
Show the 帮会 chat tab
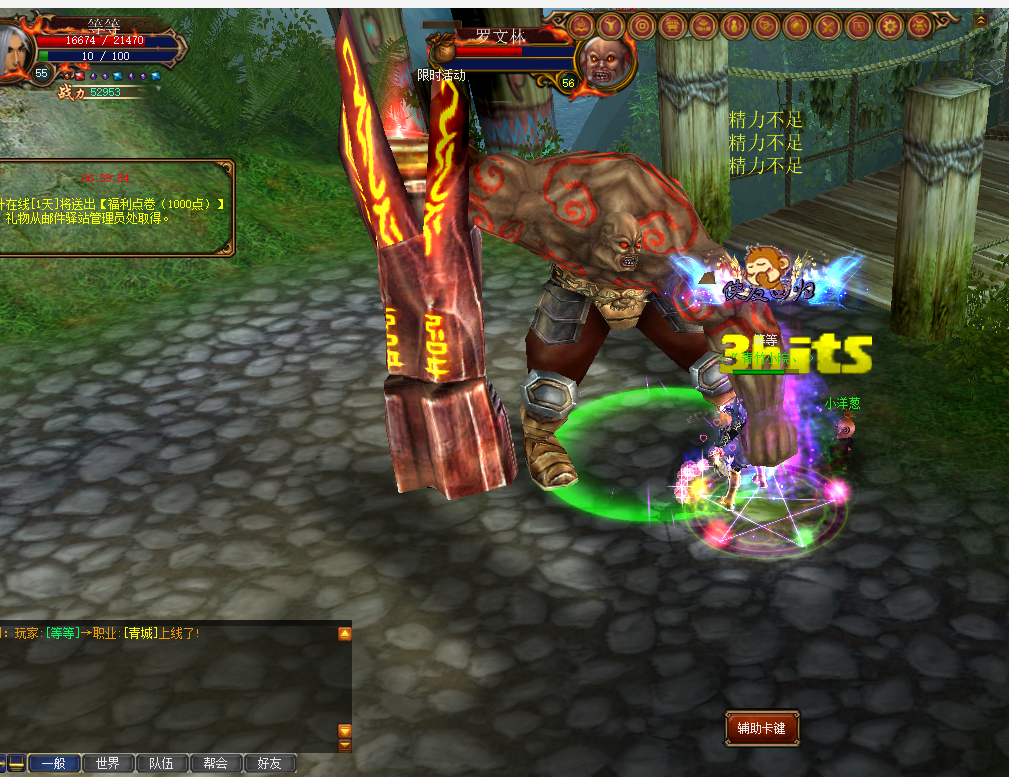coord(215,763)
